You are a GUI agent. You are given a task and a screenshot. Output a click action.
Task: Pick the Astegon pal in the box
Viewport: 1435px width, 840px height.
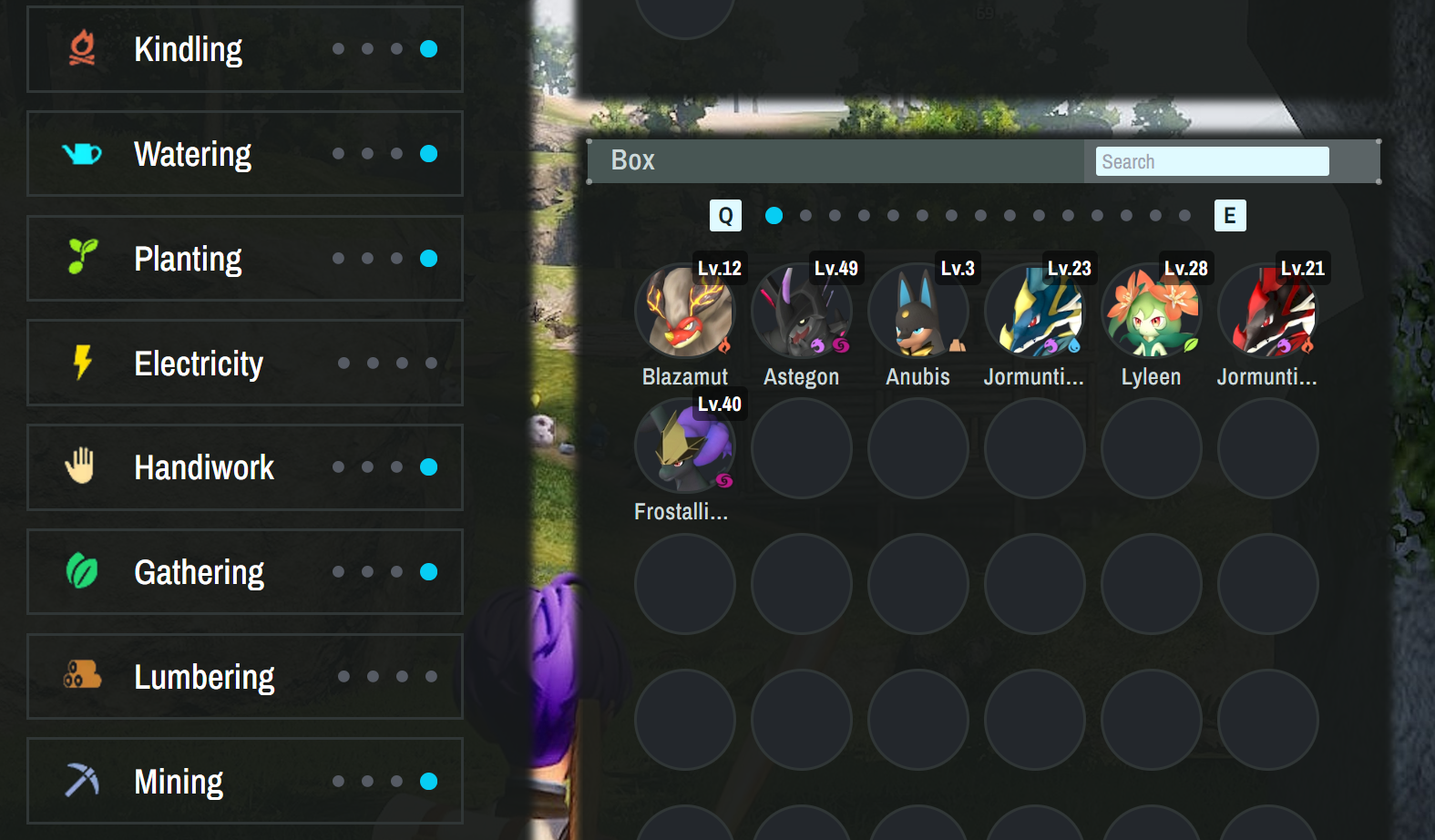[x=802, y=312]
